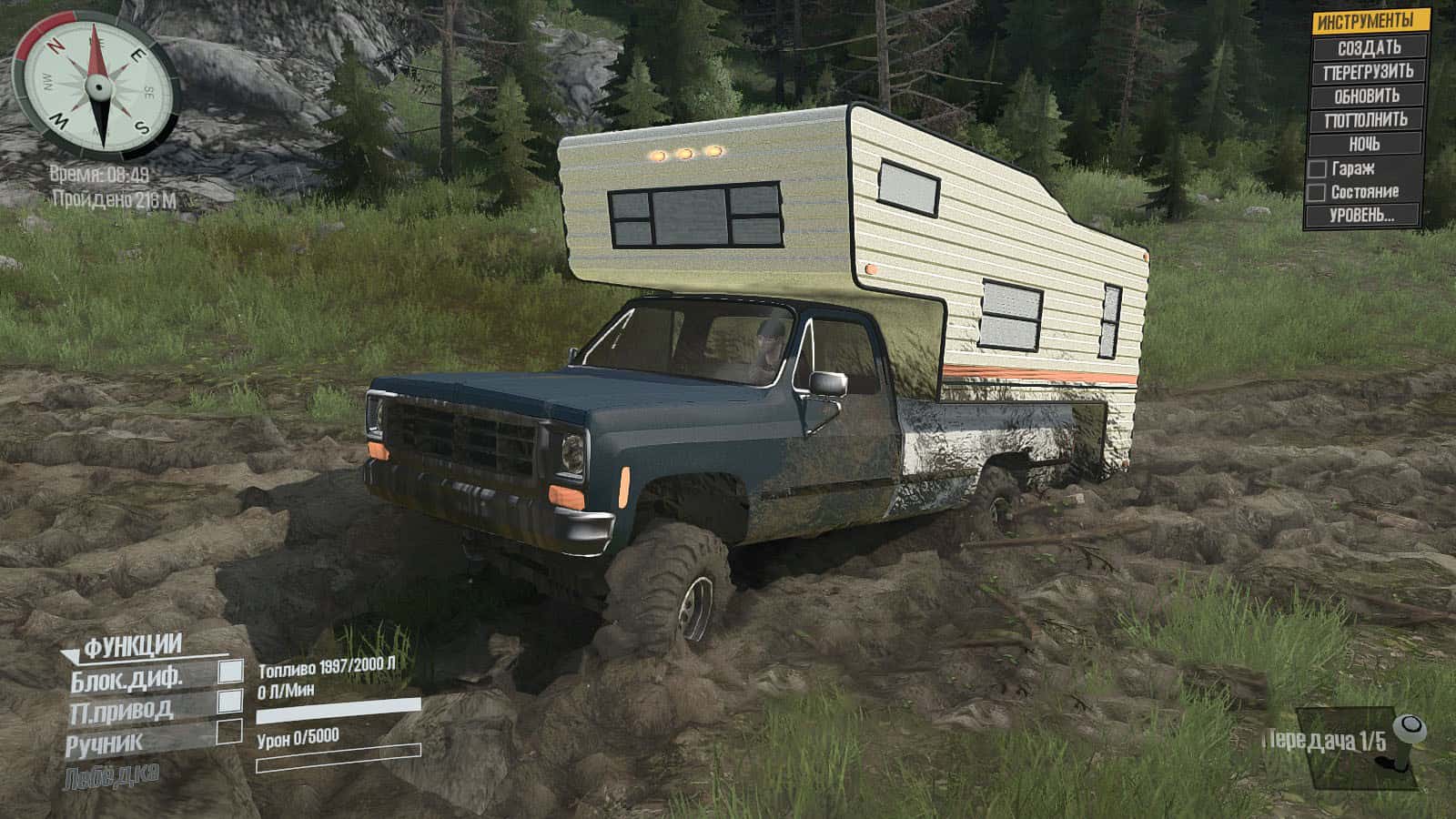Toggle the Состояние checkbox
This screenshot has height=819, width=1456.
(x=1316, y=193)
